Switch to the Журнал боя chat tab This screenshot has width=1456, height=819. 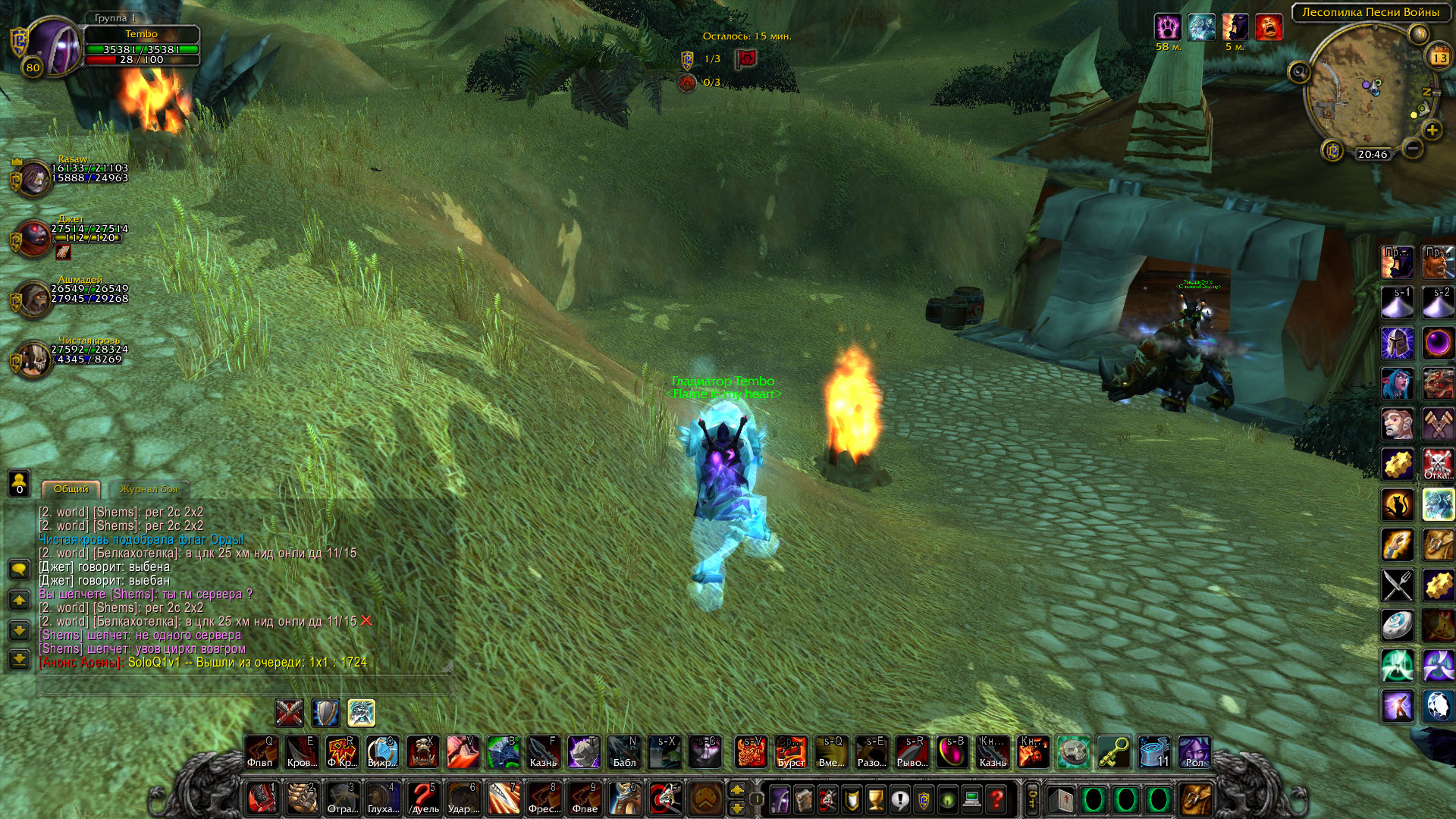[149, 489]
